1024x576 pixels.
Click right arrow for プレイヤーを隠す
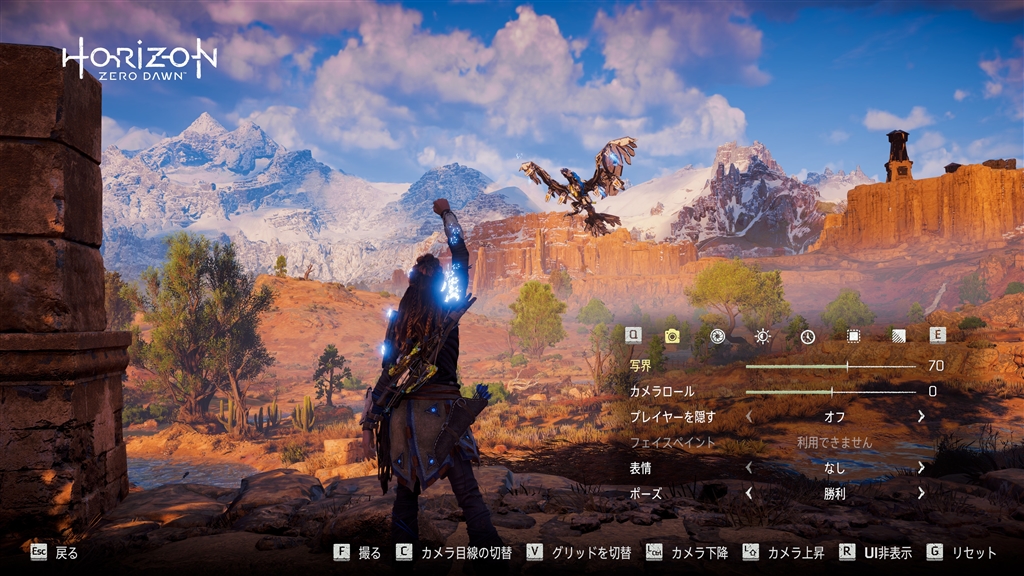coord(921,416)
